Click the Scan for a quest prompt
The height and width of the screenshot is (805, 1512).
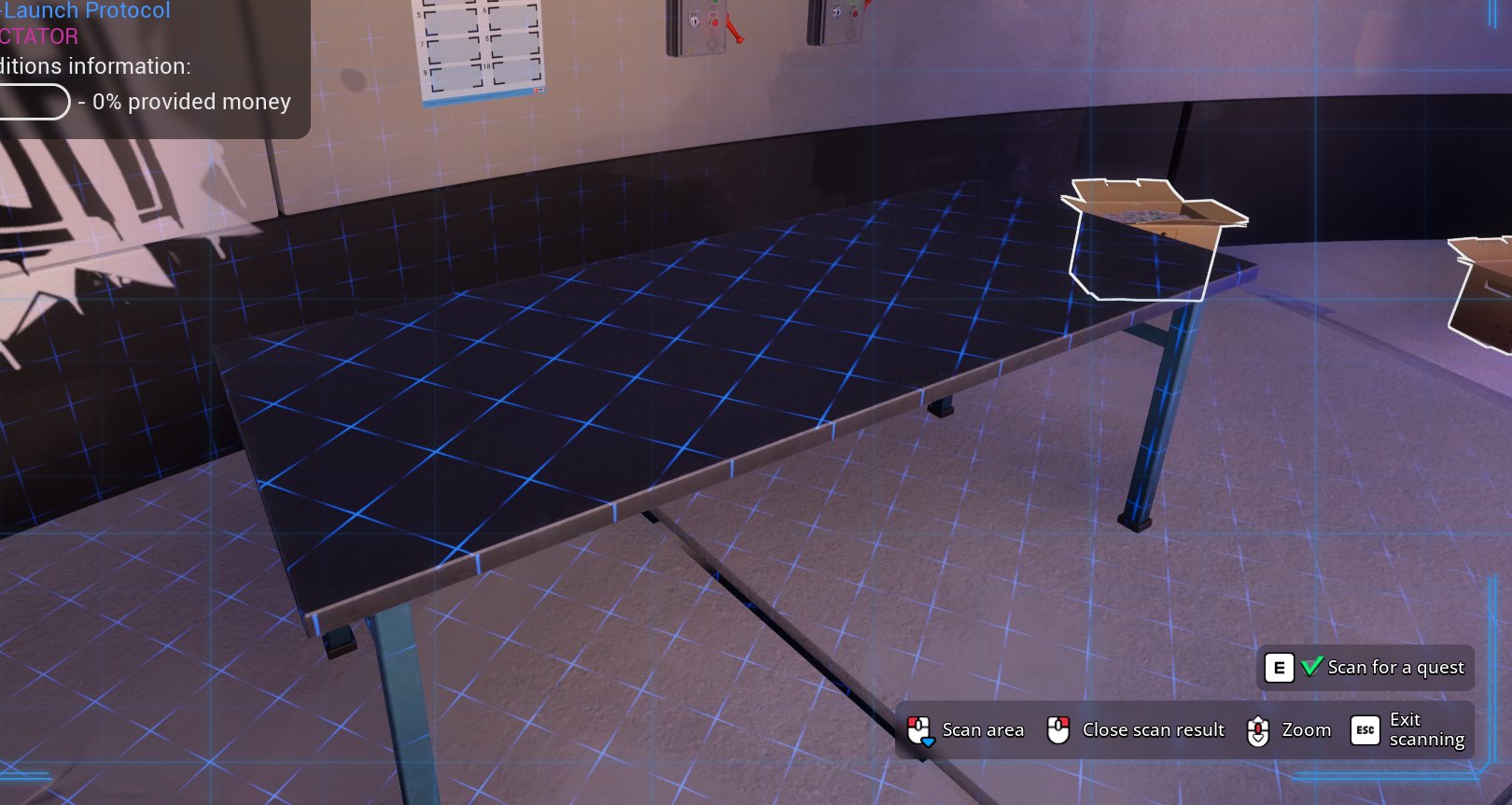(1395, 668)
